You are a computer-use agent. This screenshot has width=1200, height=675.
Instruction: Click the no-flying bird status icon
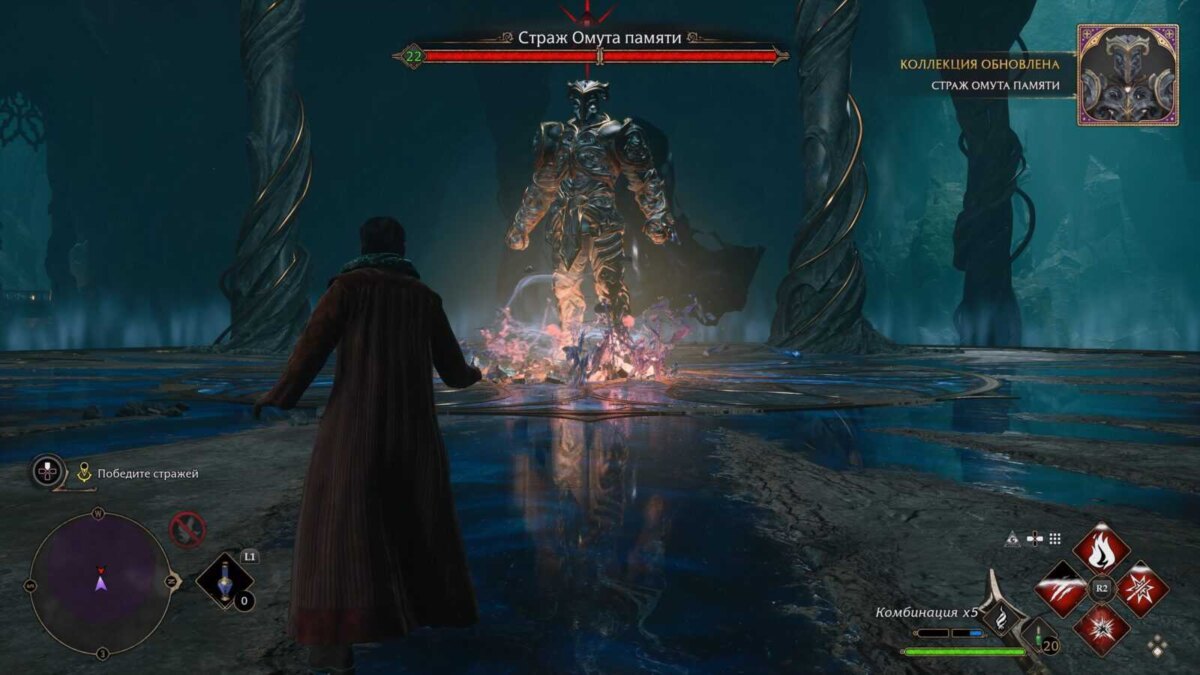187,529
